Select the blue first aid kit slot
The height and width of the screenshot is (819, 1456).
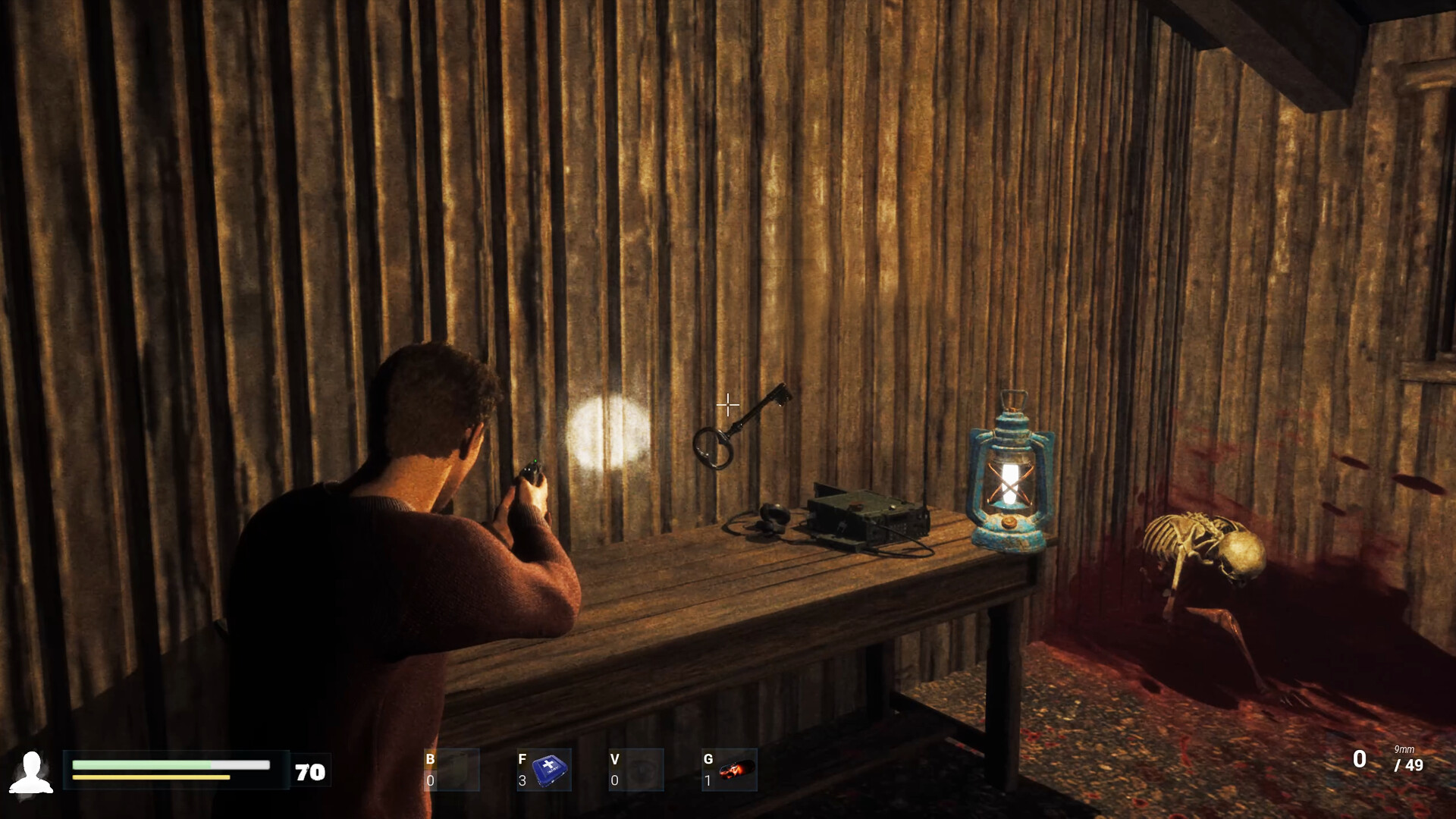click(x=544, y=770)
